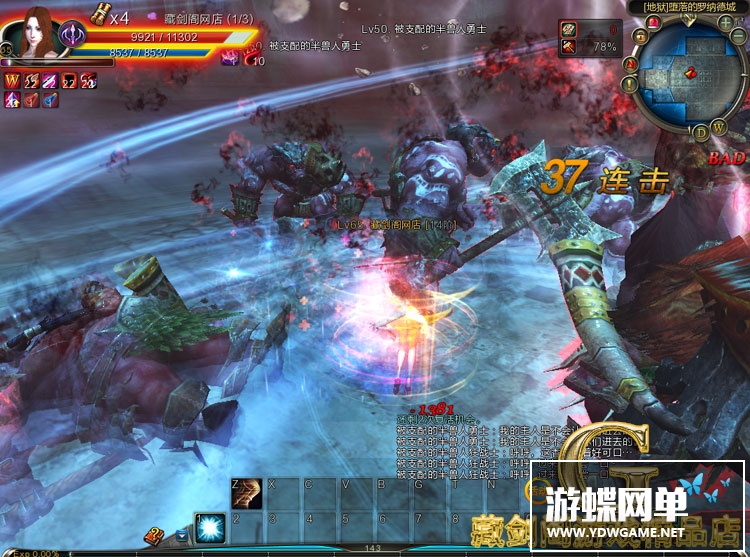Activate the skill in hotbar slot Z
The image size is (750, 557).
click(x=247, y=493)
